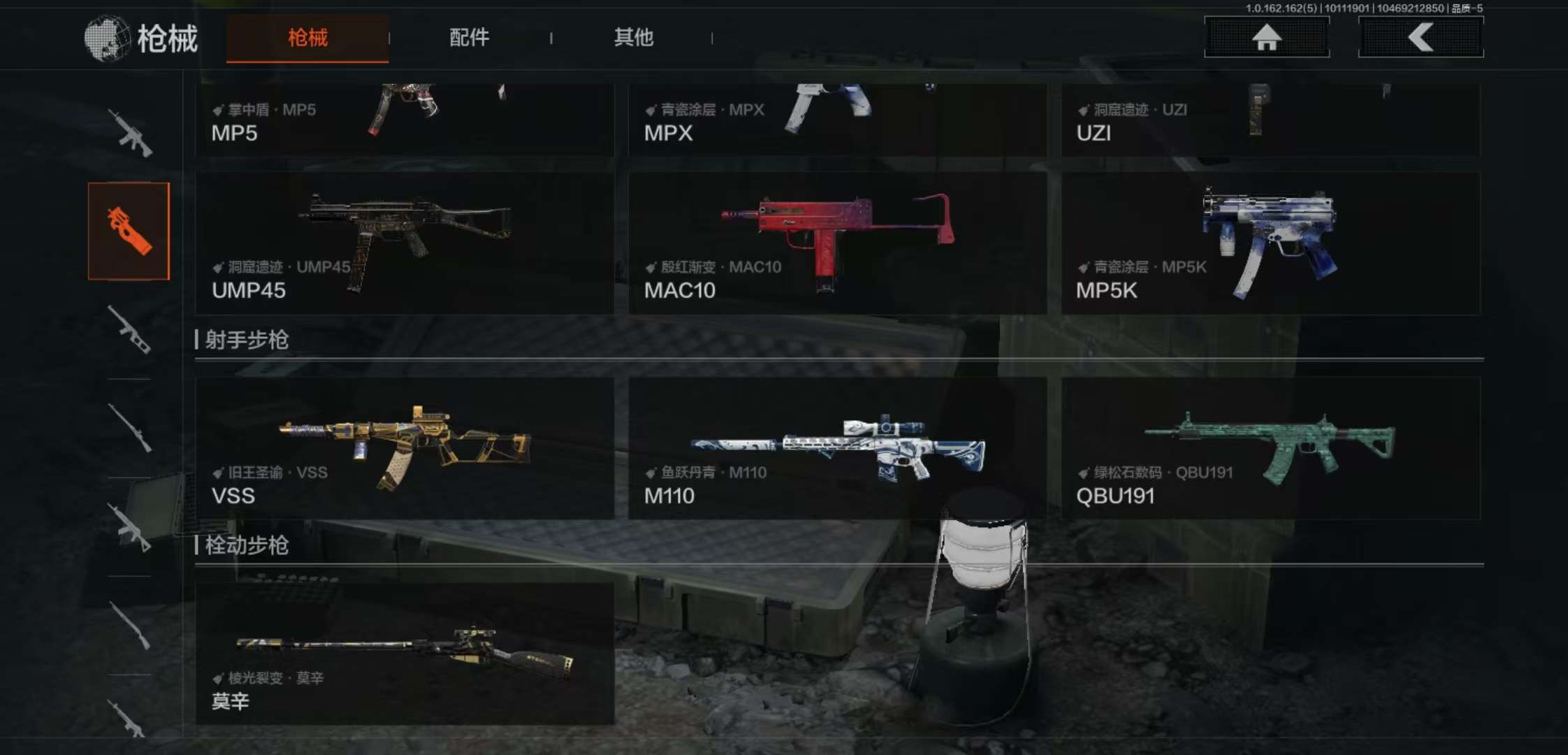Click the back arrow button
Viewport: 1568px width, 755px height.
click(1421, 37)
